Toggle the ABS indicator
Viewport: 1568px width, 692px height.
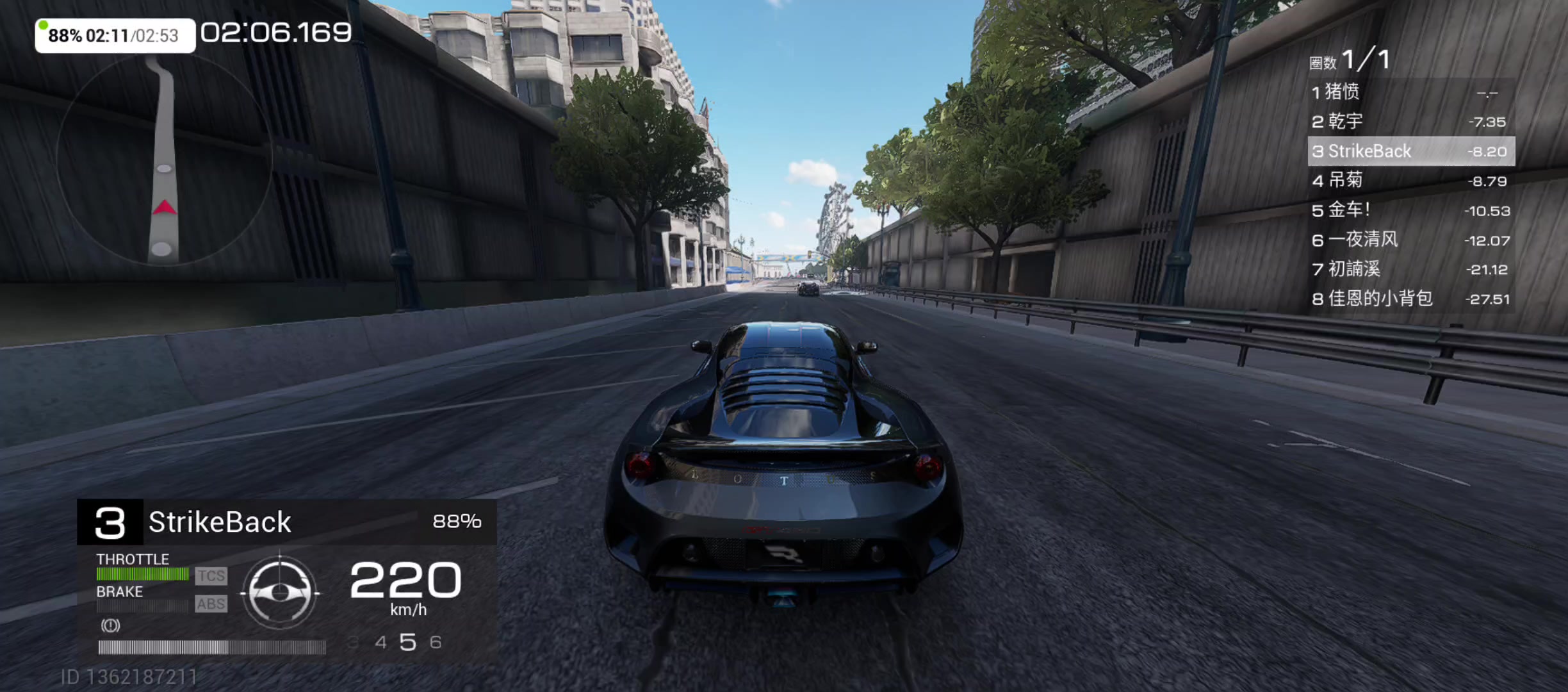(211, 604)
